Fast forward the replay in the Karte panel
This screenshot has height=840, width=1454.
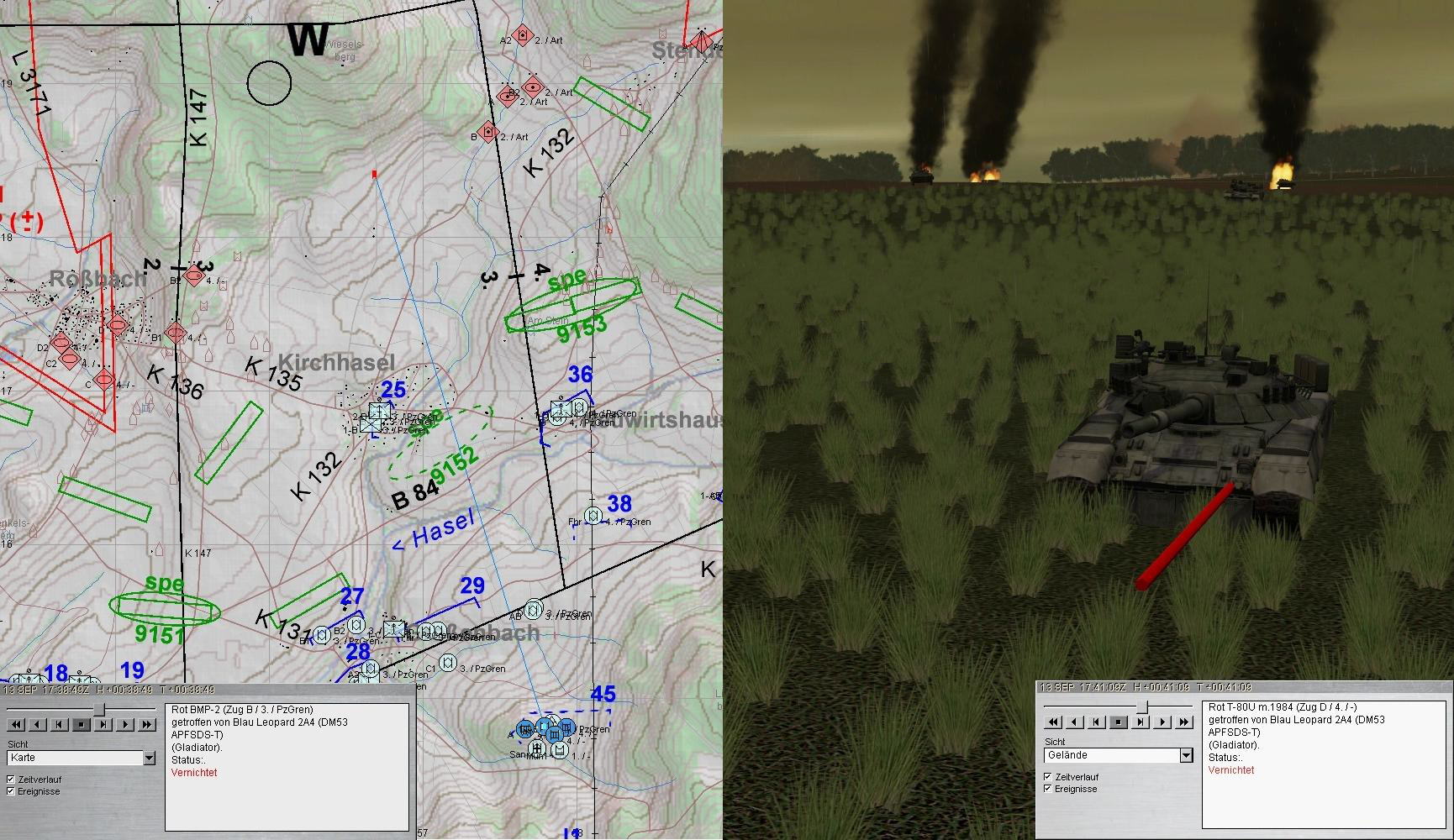146,724
